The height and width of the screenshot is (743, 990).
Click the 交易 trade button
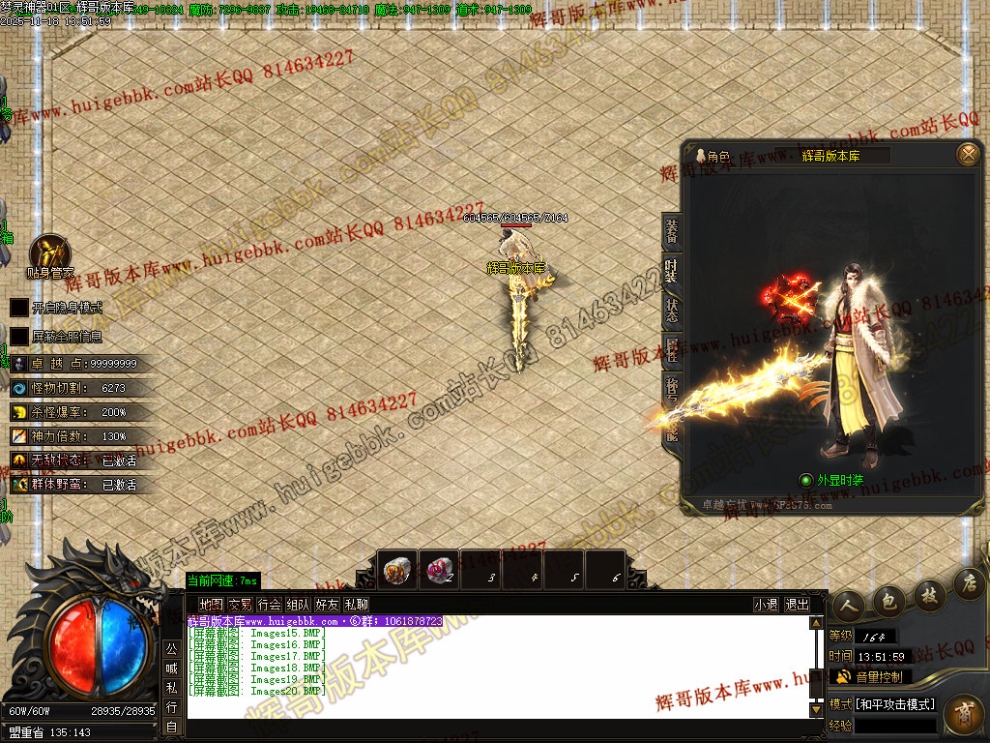pos(240,604)
